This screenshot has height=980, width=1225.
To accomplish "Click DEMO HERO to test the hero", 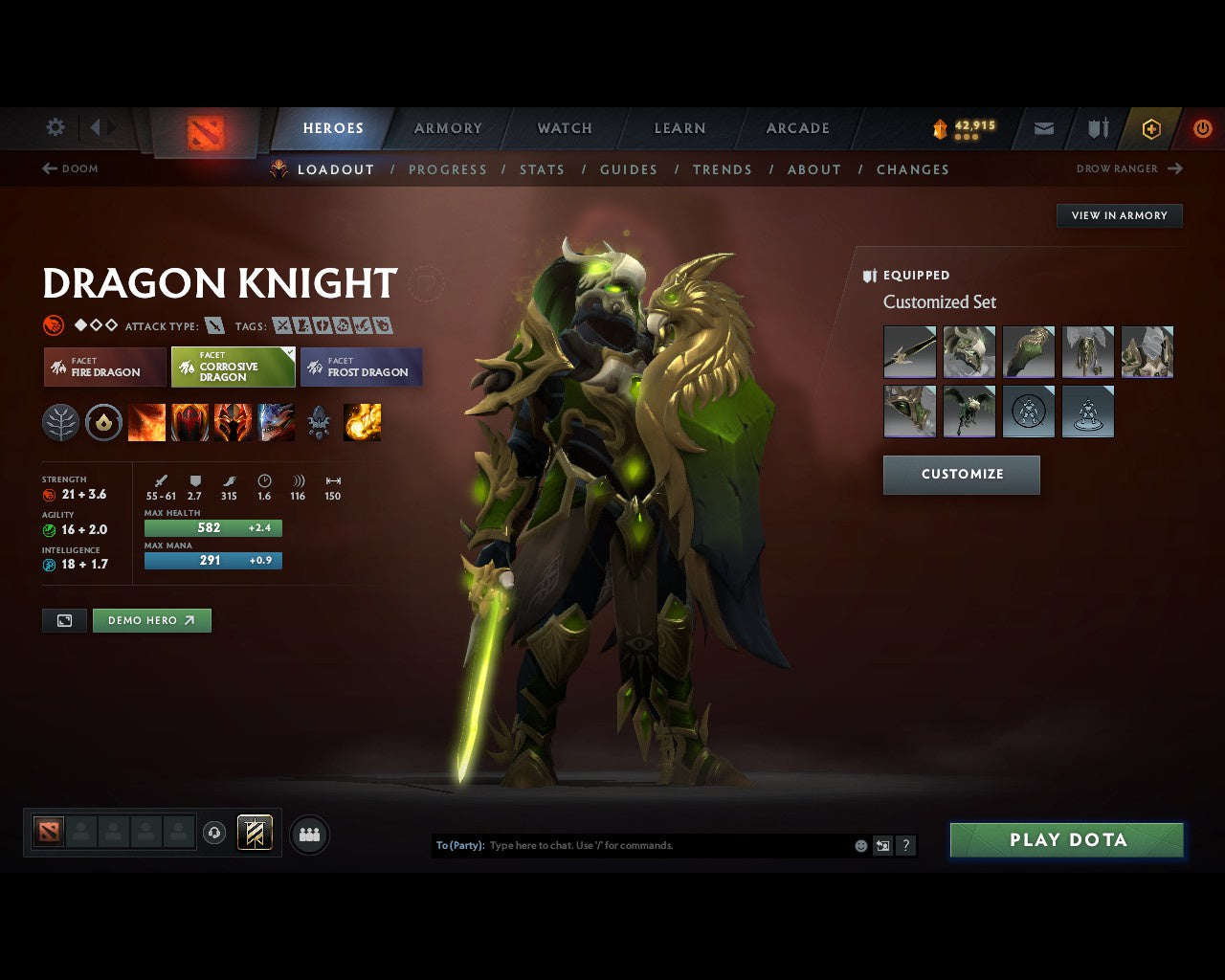I will pos(151,620).
